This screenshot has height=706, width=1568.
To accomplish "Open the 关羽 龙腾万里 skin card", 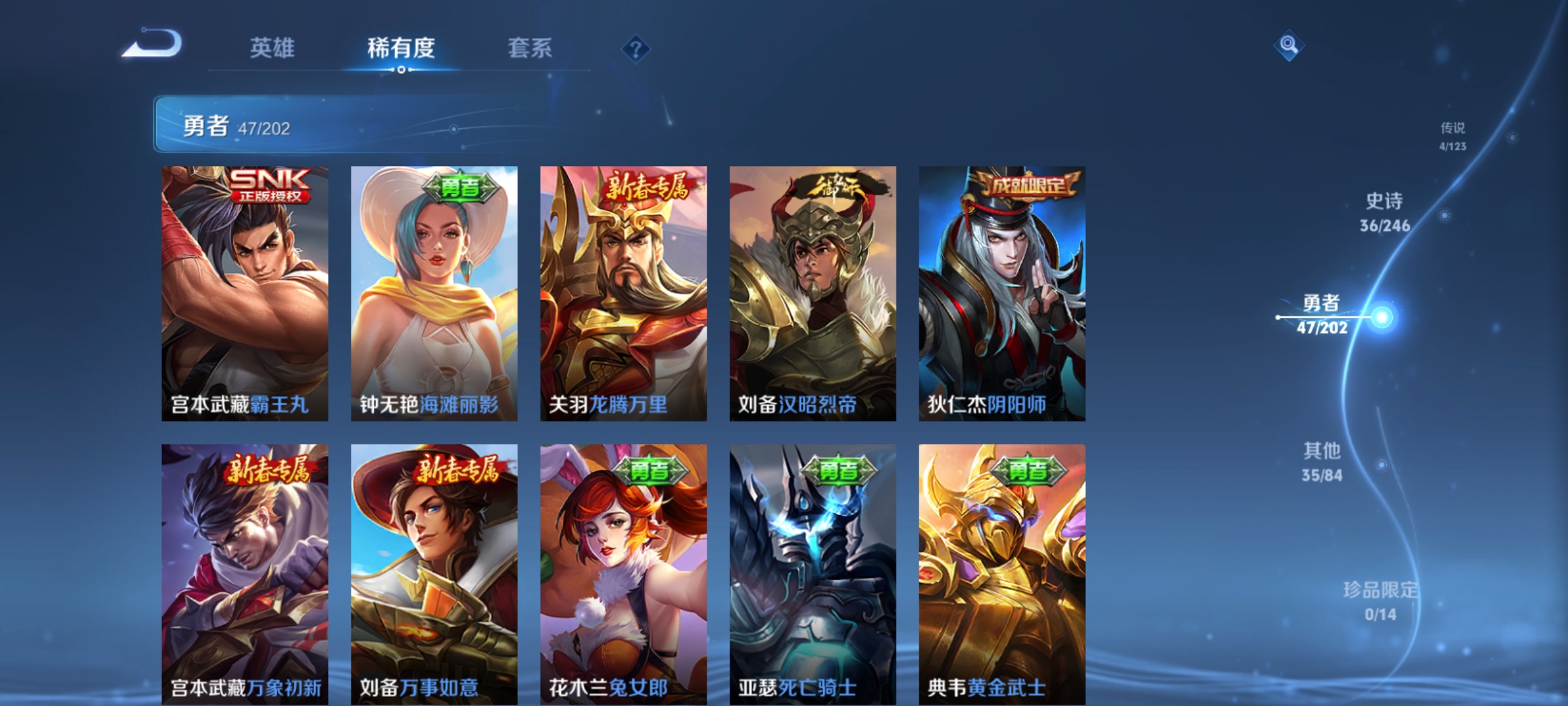I will (623, 294).
